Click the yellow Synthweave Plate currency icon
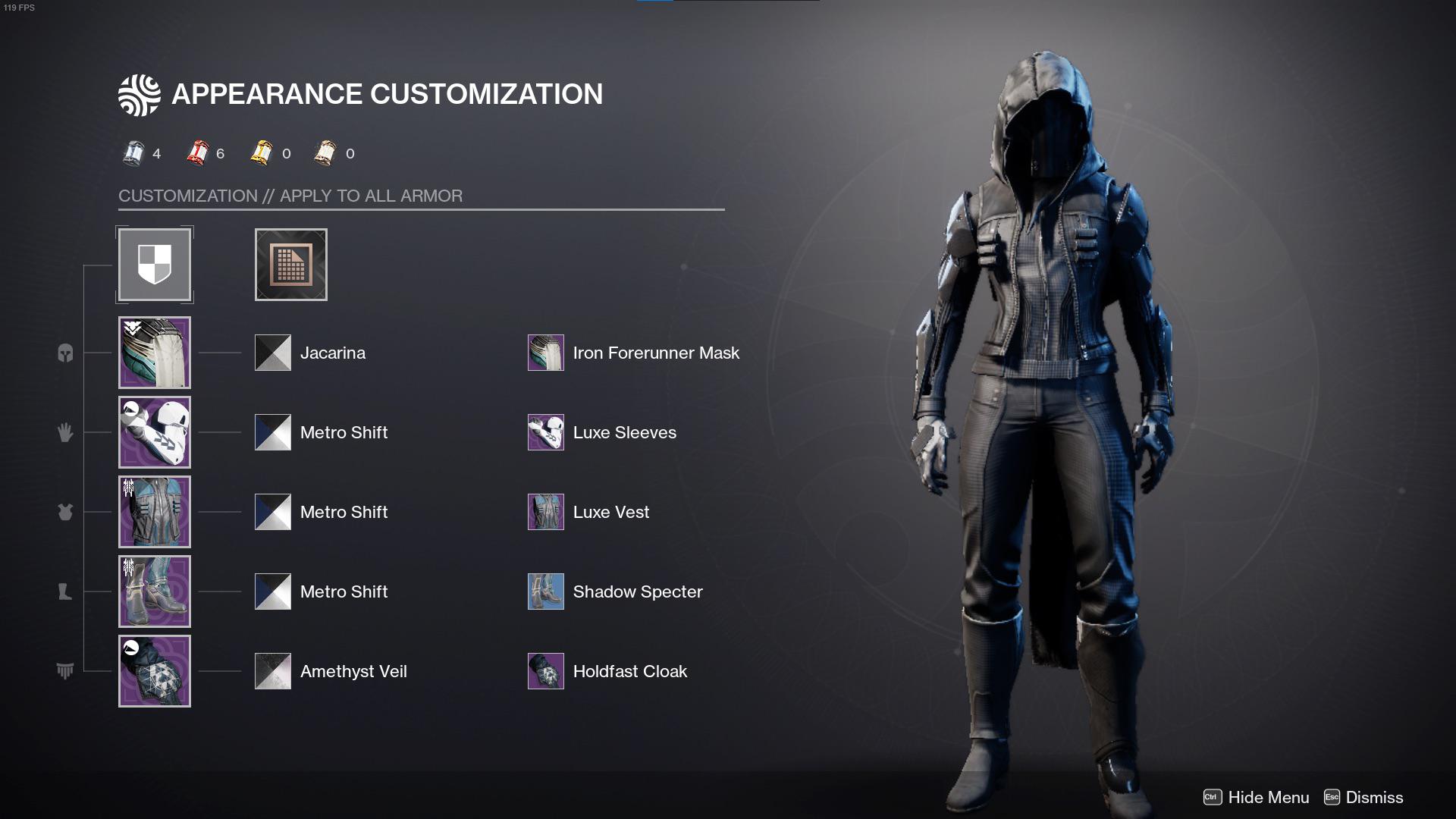 point(262,152)
